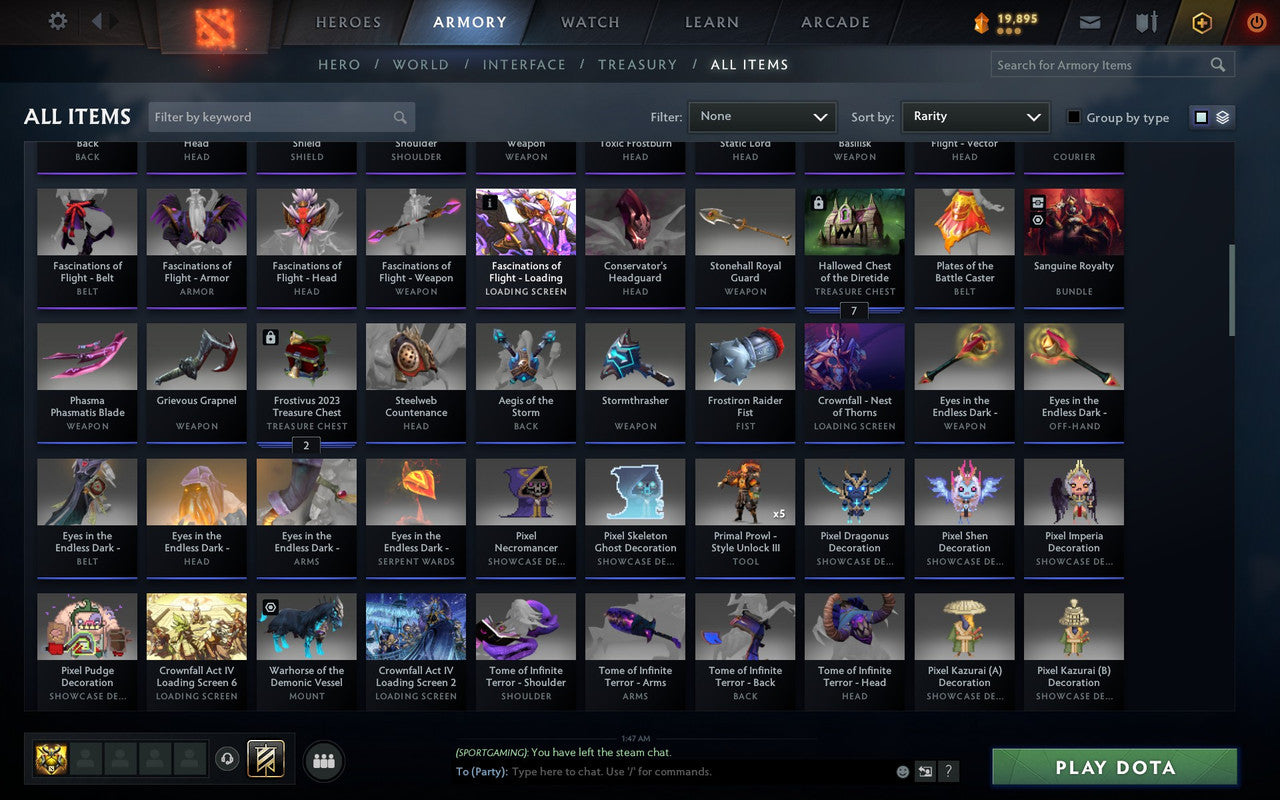Viewport: 1280px width, 800px height.
Task: Toggle the voice chat headphones icon
Action: [x=228, y=760]
